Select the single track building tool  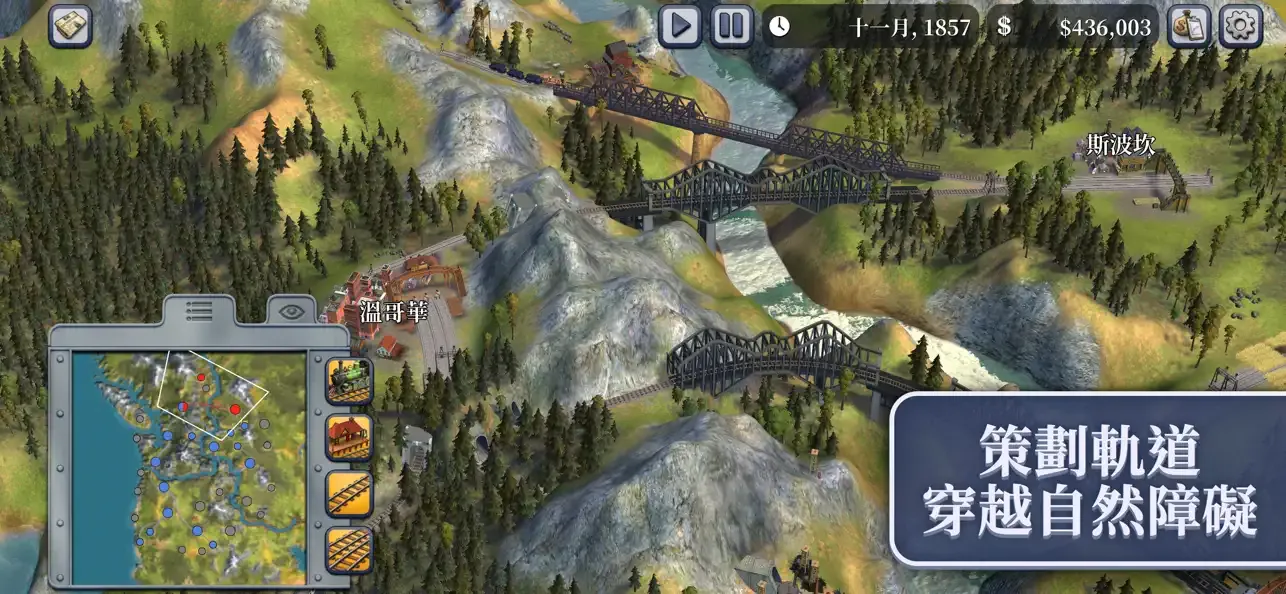click(349, 494)
